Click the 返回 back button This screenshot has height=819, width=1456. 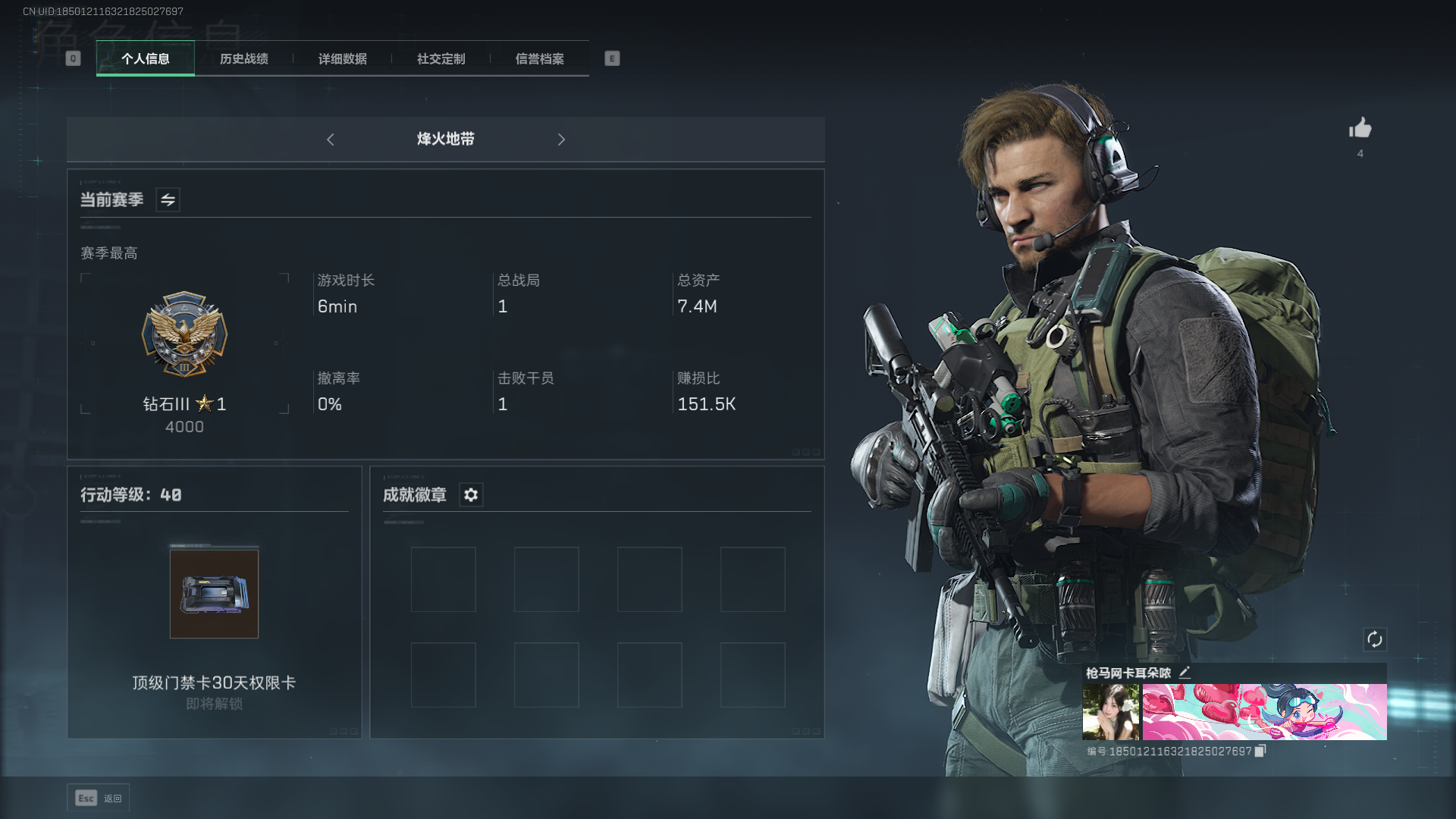(x=99, y=798)
